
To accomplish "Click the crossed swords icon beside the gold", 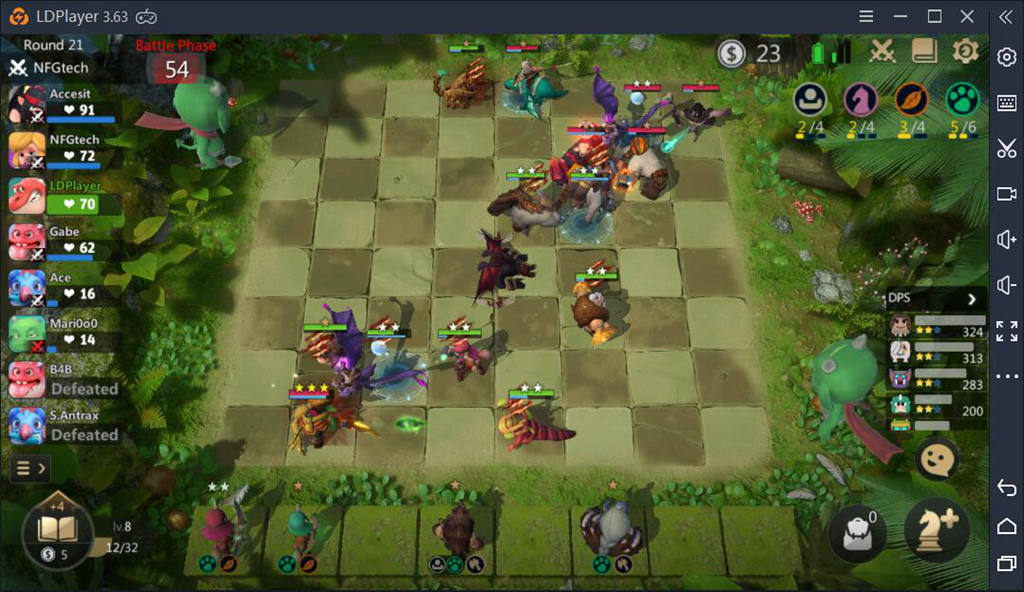I will pos(882,52).
